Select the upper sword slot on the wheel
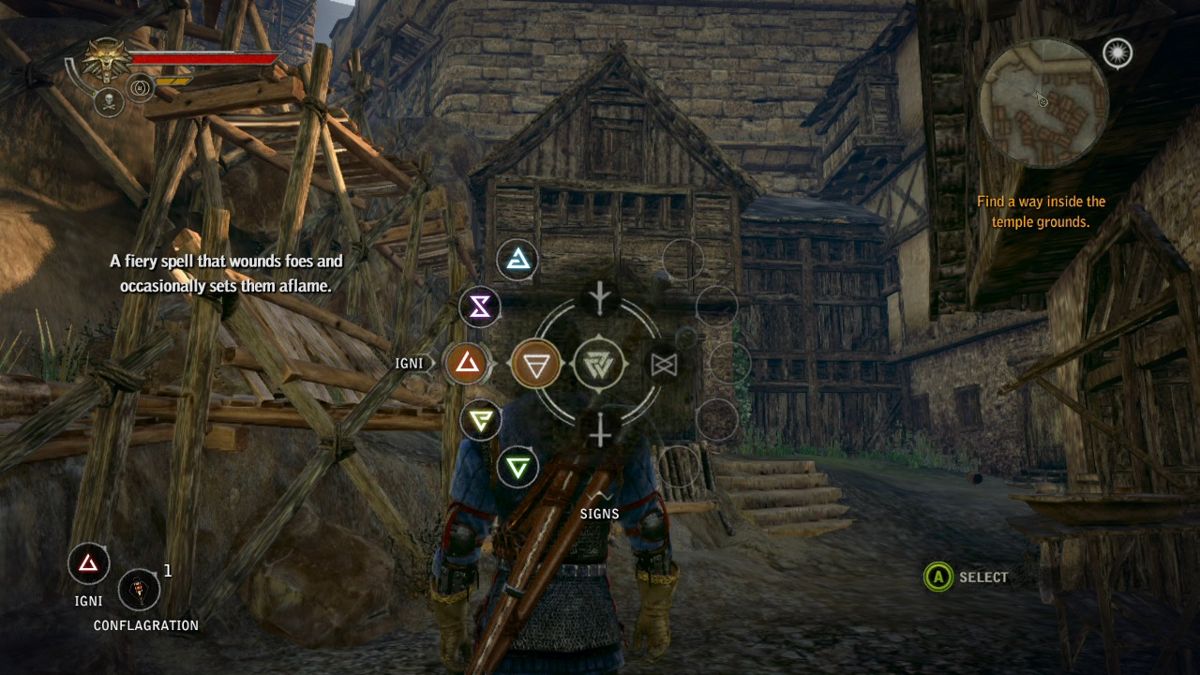Viewport: 1200px width, 675px height. point(600,297)
